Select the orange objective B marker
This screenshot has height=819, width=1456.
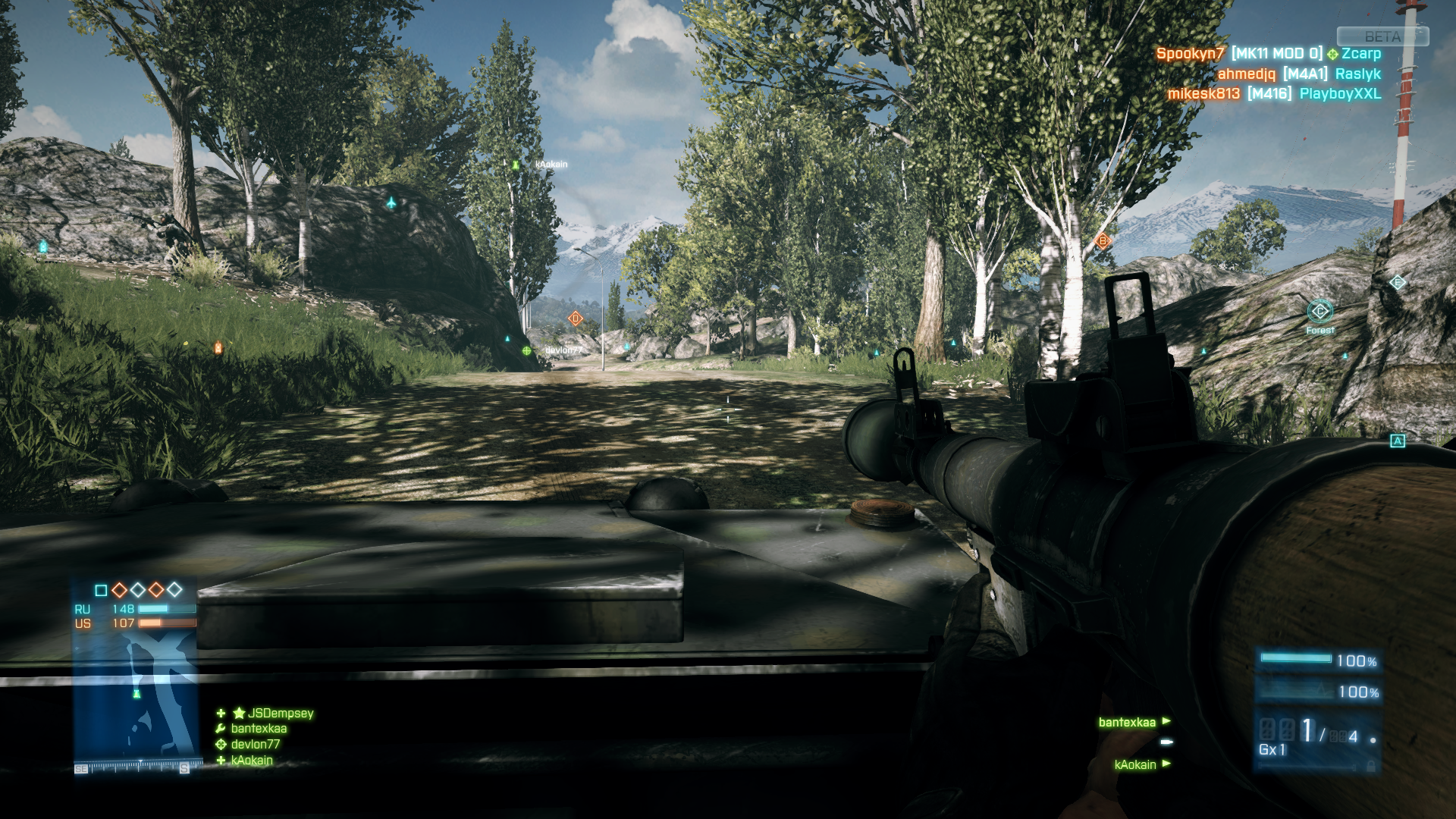click(1103, 241)
